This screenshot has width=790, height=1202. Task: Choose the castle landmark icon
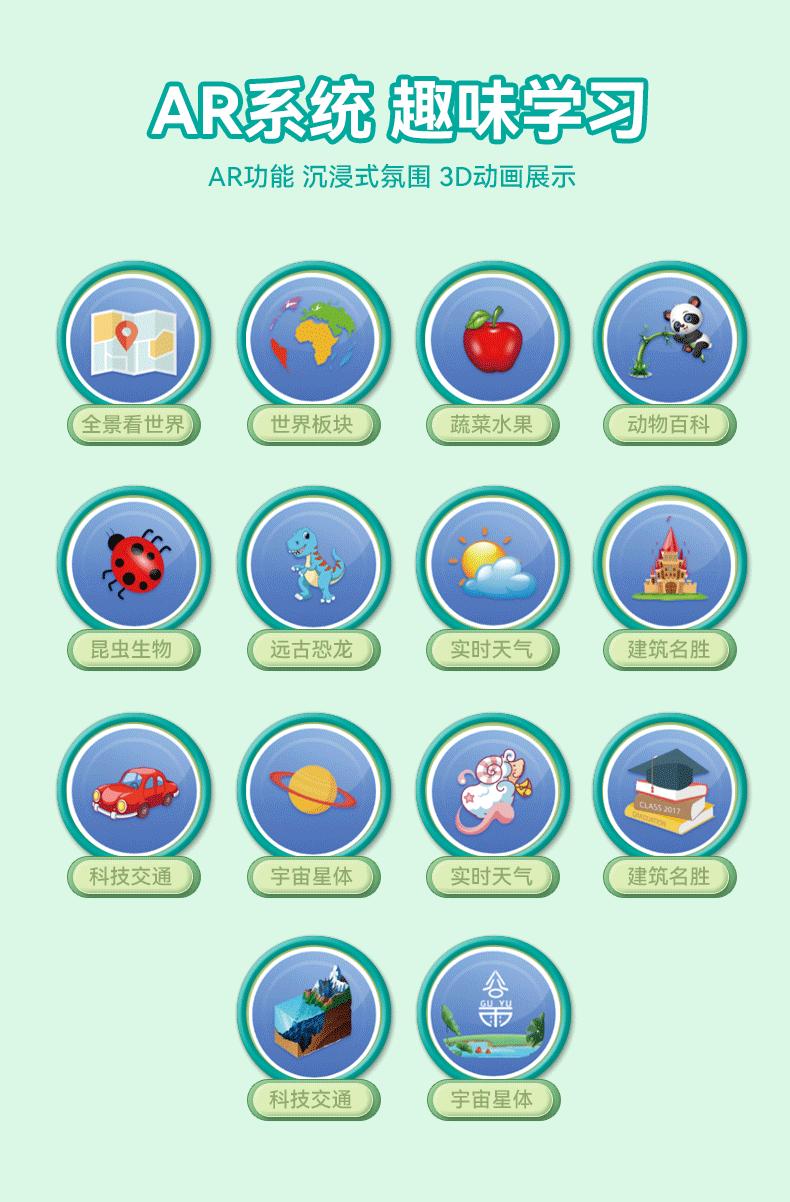(x=669, y=563)
